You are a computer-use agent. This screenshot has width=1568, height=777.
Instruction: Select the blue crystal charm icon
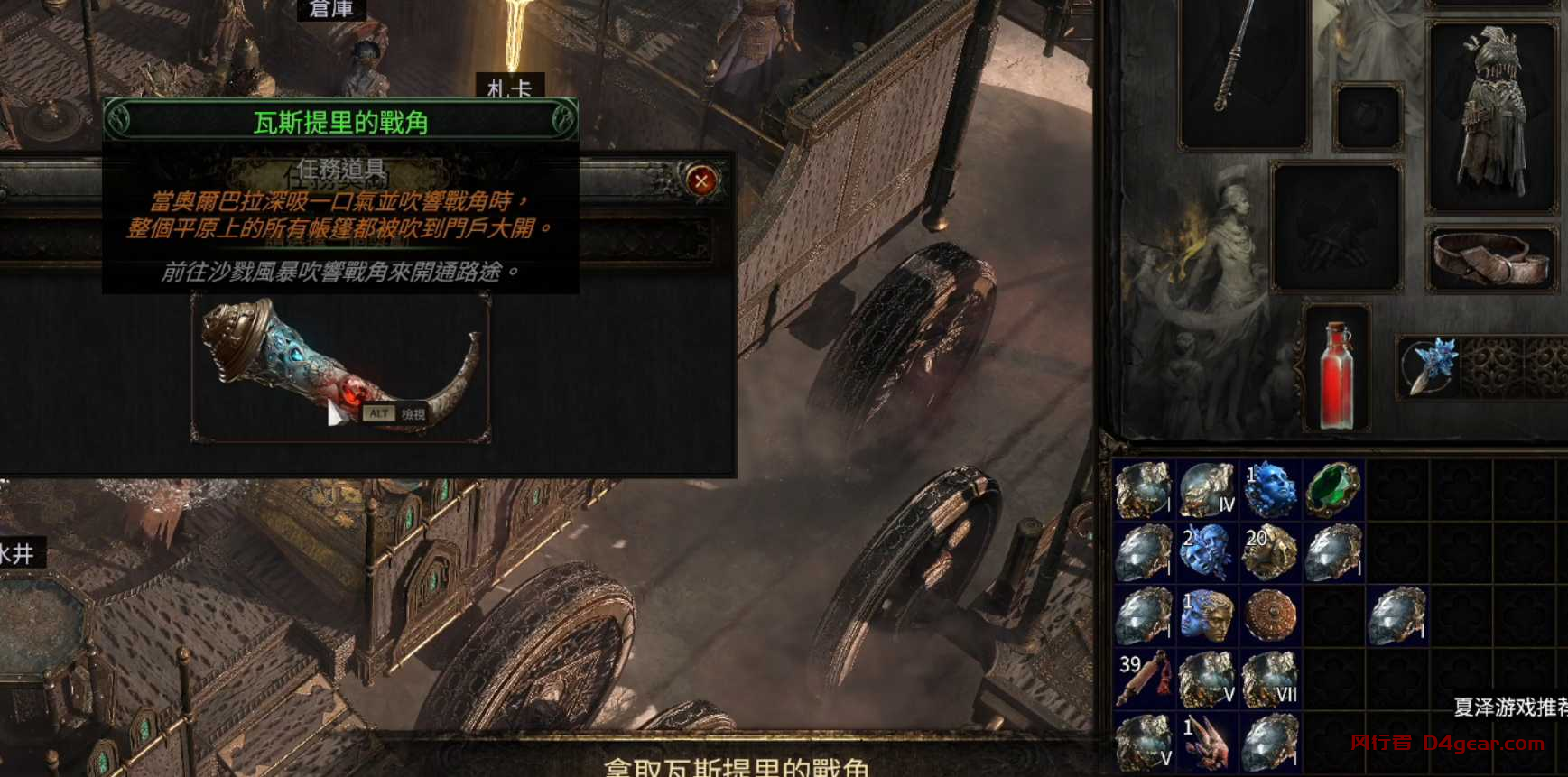1433,367
